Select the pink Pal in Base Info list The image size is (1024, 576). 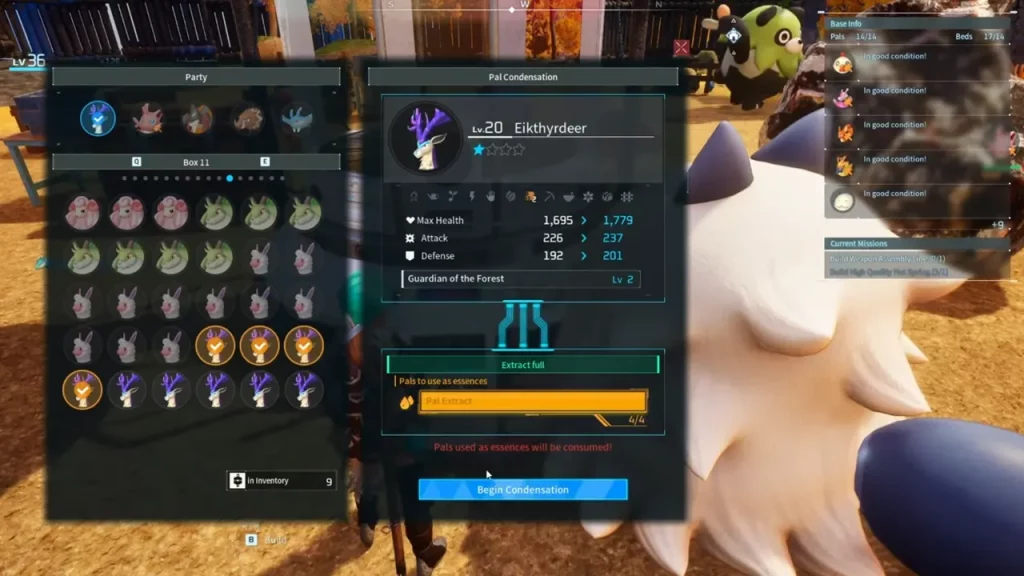tap(843, 97)
